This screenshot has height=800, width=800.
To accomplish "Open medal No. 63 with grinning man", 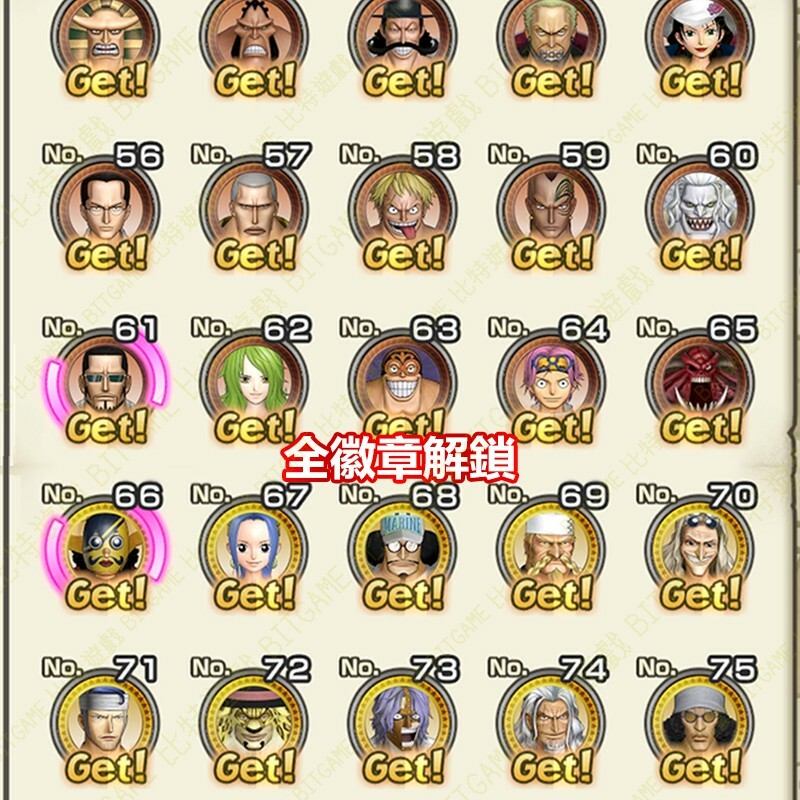I will (402, 382).
